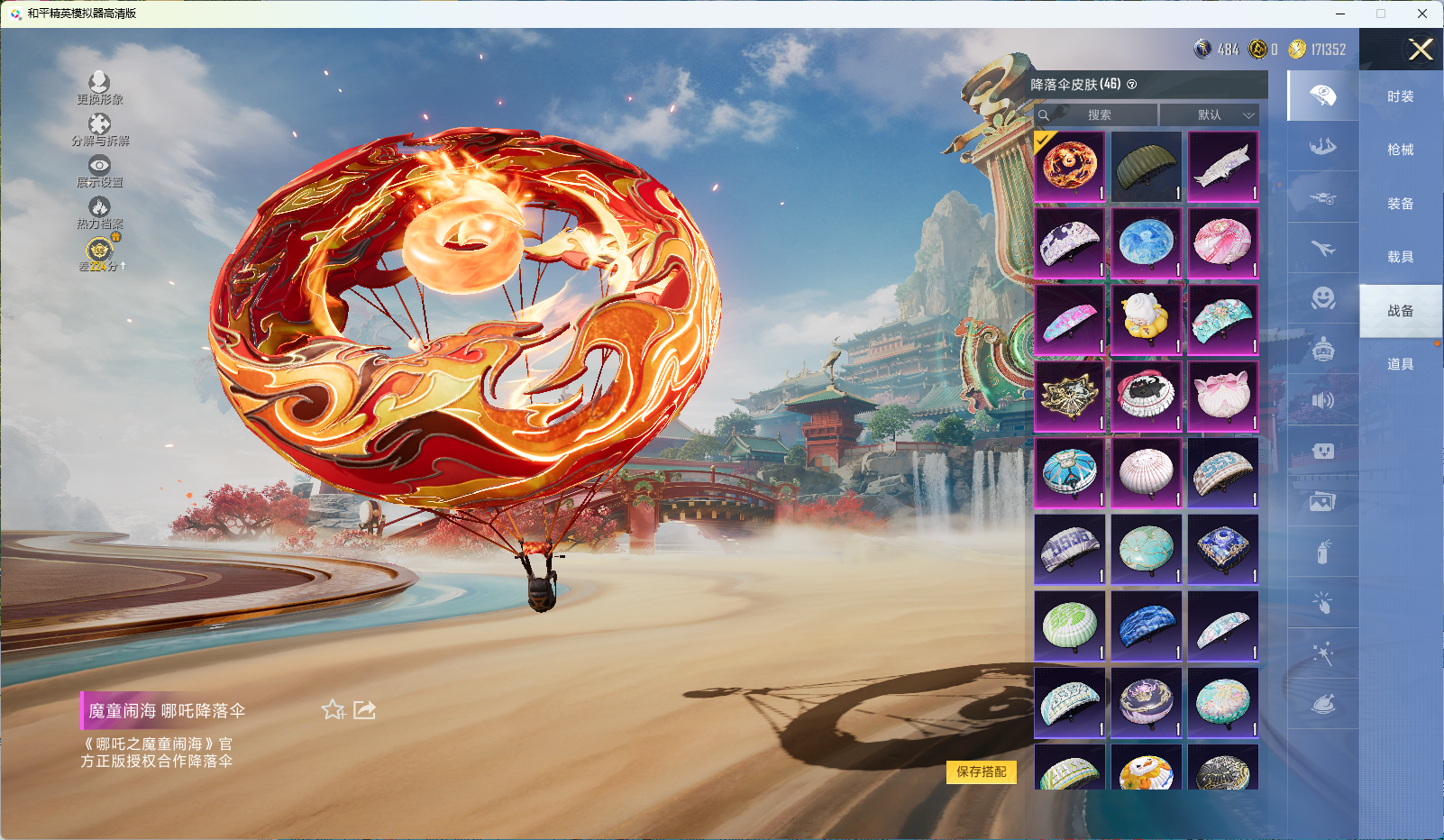Click the 保存搭配 button

(981, 772)
